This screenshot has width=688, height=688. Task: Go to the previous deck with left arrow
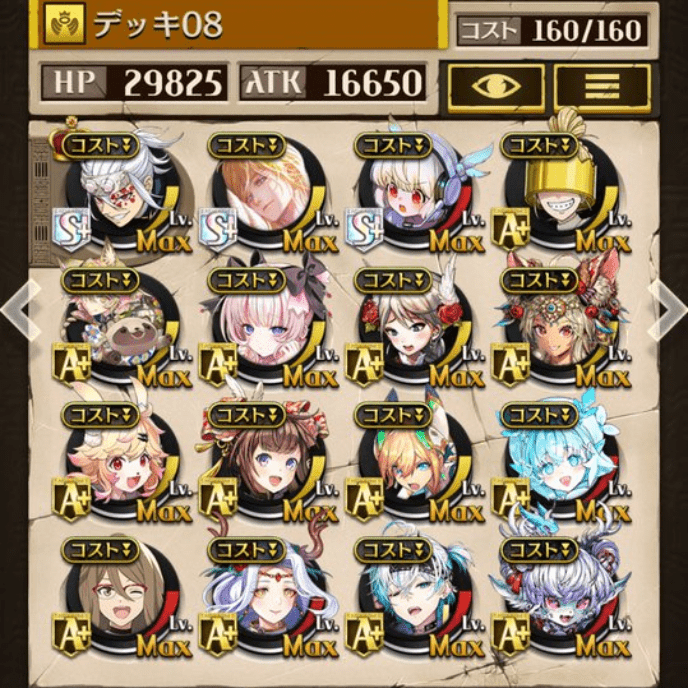[18, 310]
